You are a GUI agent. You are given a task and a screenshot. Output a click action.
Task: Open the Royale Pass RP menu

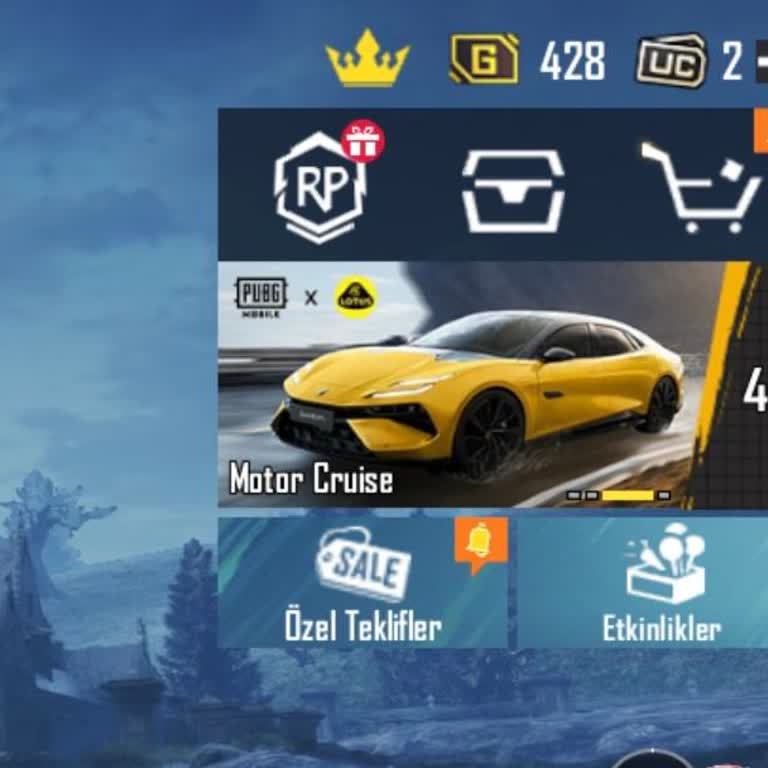(319, 187)
